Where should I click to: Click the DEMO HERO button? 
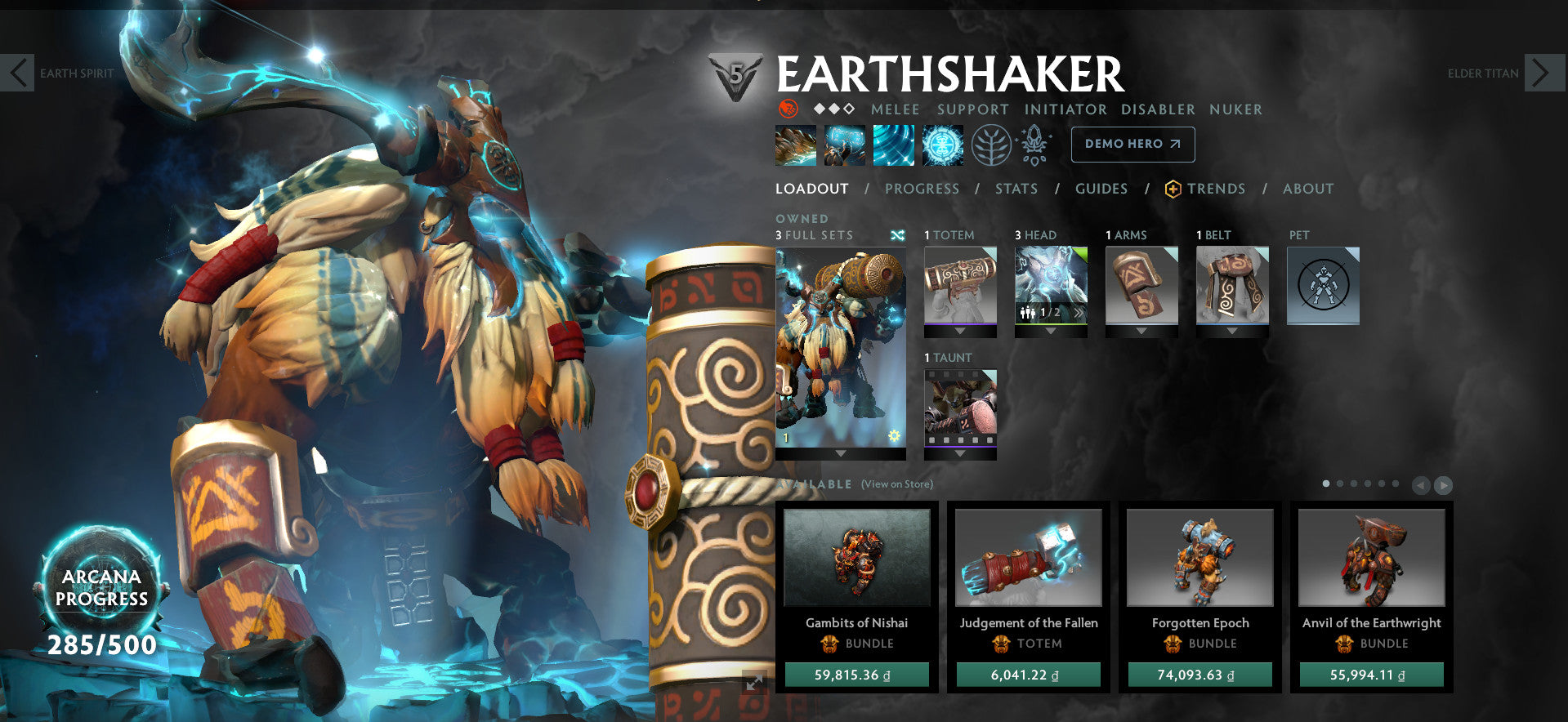click(1132, 145)
